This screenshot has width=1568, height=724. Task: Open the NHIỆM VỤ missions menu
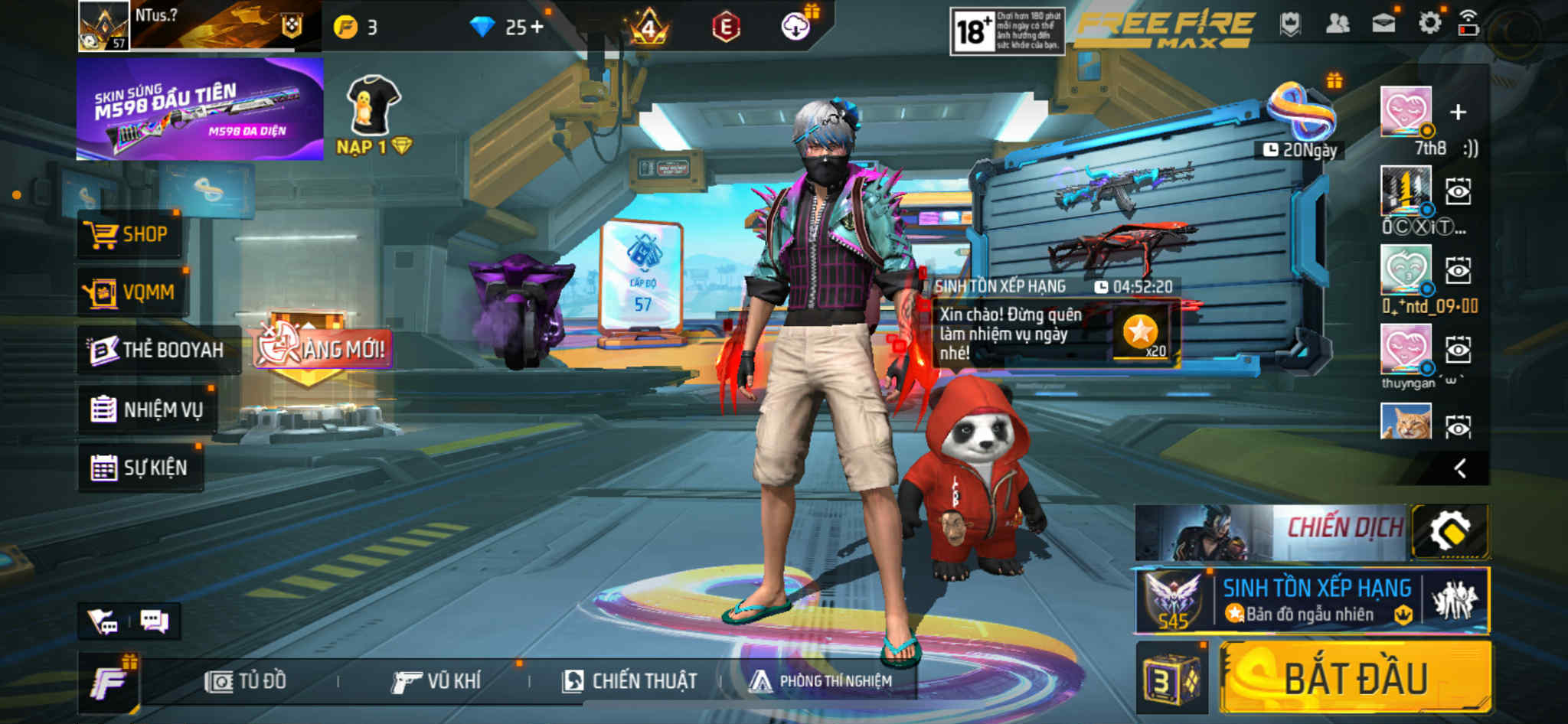tap(147, 409)
